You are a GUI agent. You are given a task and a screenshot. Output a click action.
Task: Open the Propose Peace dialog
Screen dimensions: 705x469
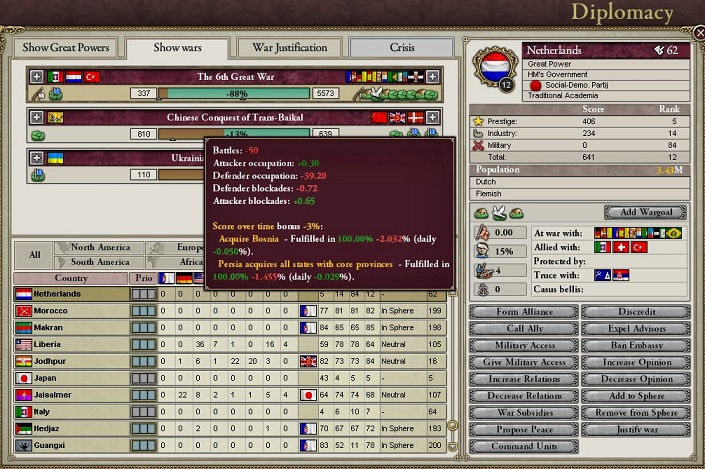(x=524, y=430)
